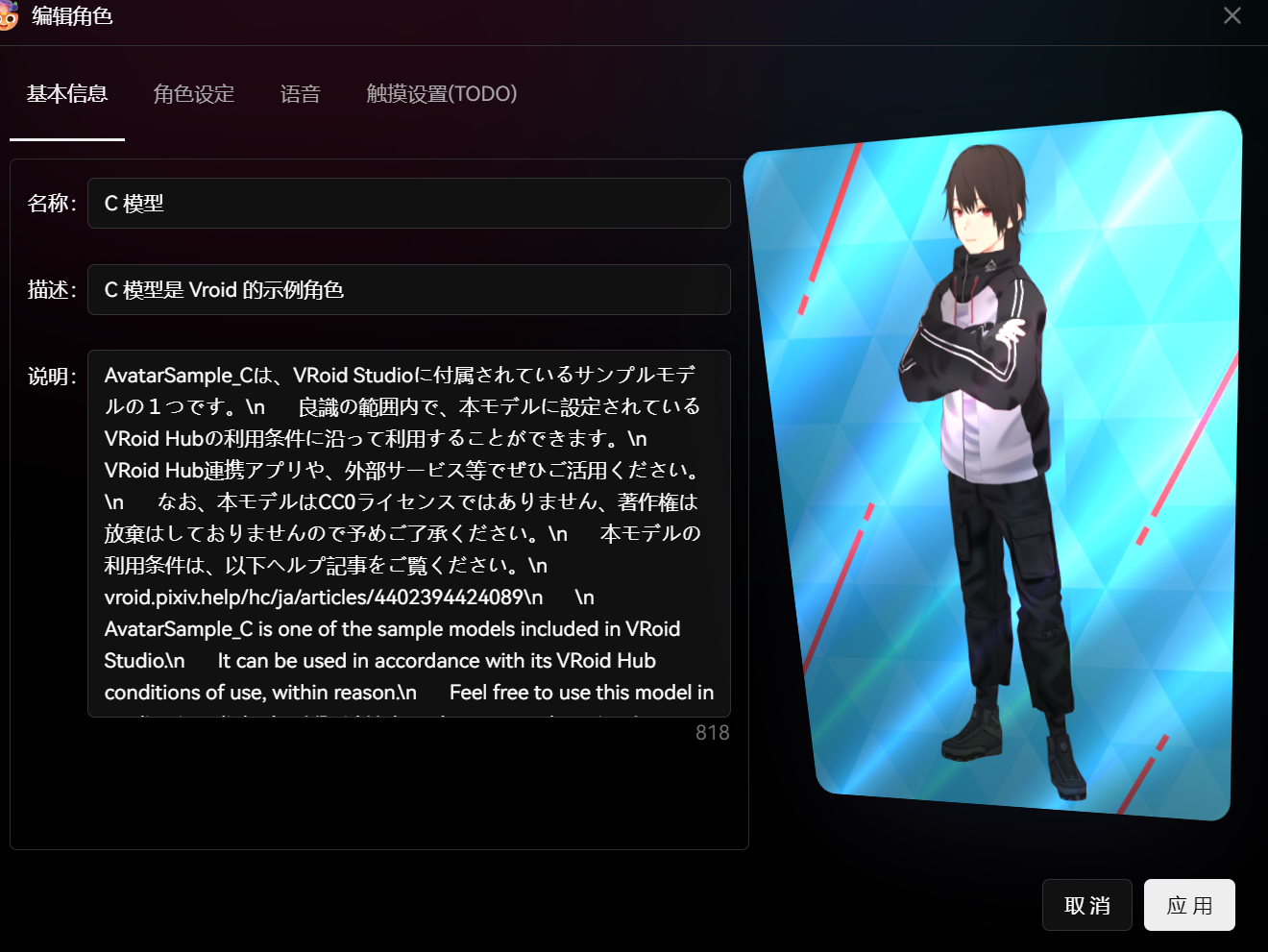Viewport: 1268px width, 952px height.
Task: Click the character count indicator showing 818
Action: pyautogui.click(x=713, y=732)
